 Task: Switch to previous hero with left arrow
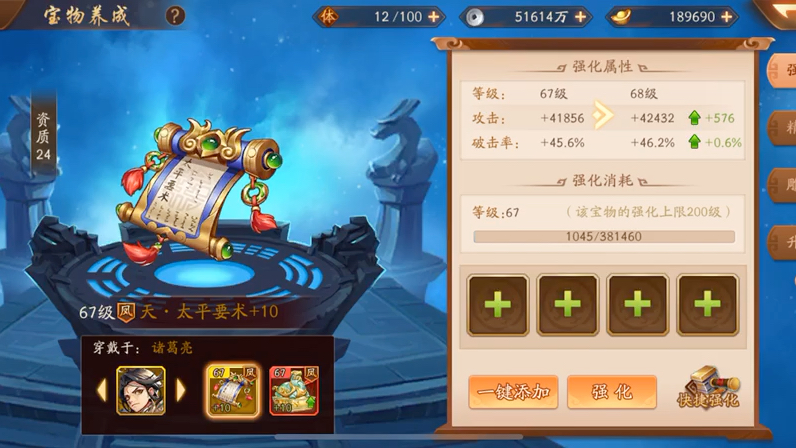coord(102,389)
